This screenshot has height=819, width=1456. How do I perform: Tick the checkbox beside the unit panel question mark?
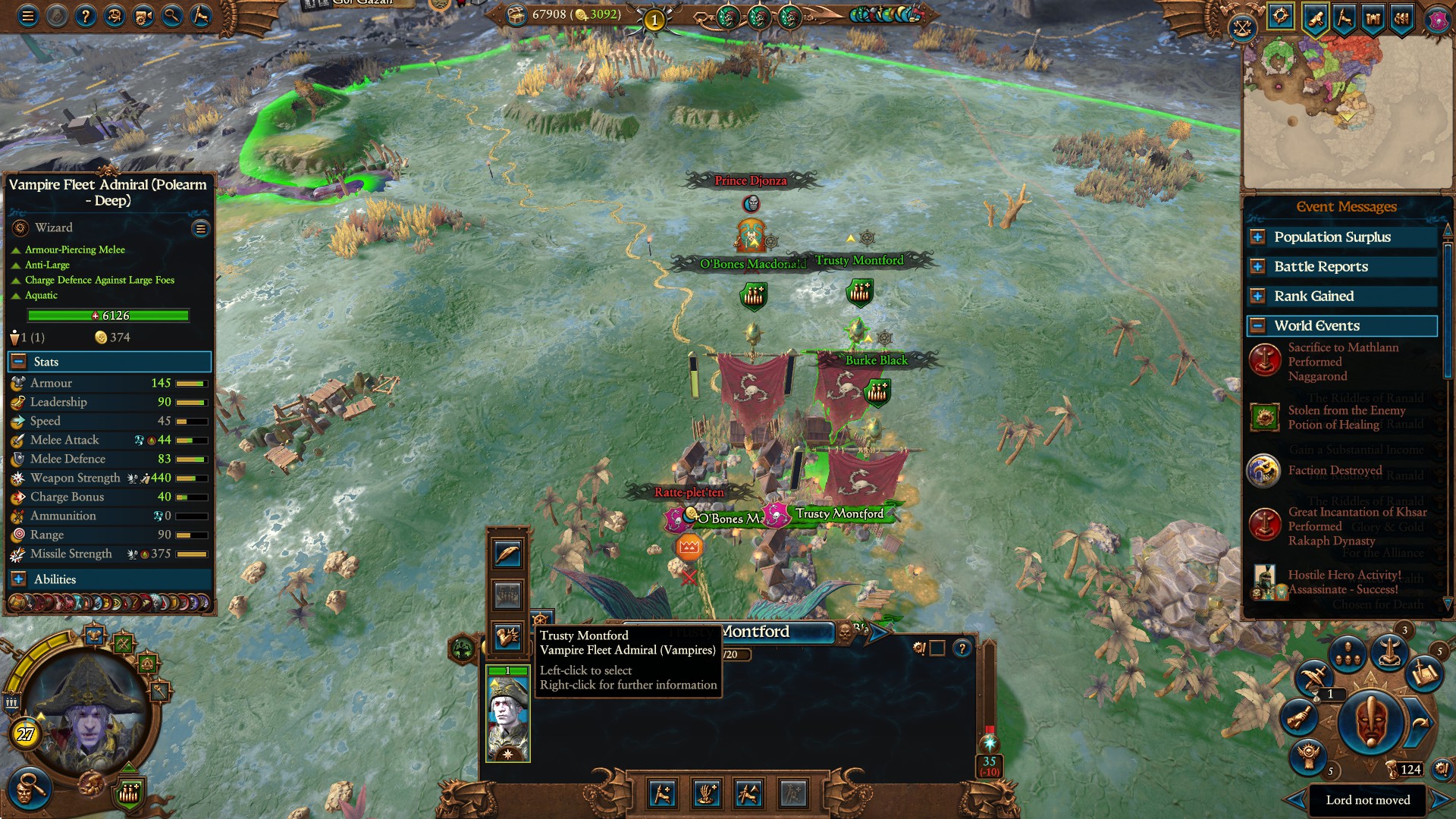tap(939, 649)
